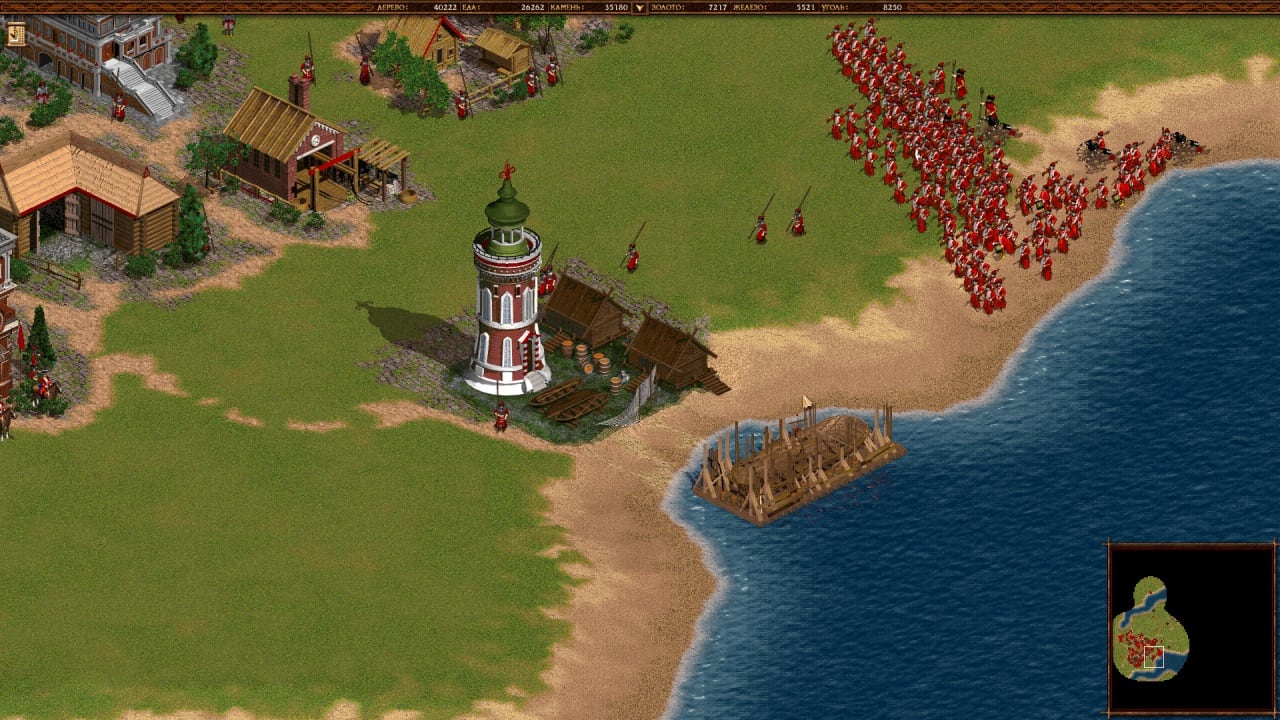Open the scroll icon menu
Viewport: 1280px width, 720px height.
pyautogui.click(x=15, y=35)
